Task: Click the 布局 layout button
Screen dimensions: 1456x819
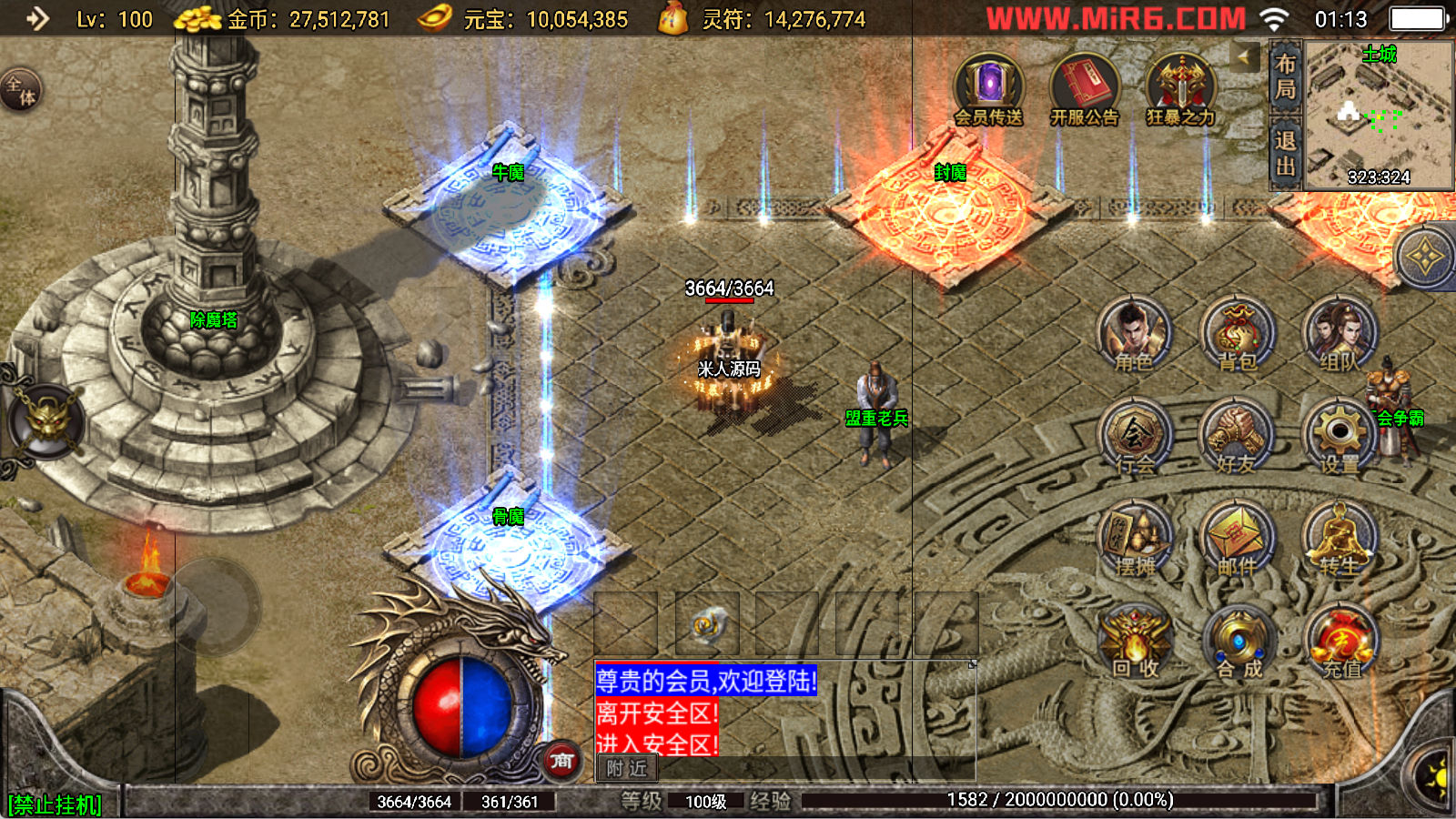Action: pyautogui.click(x=1285, y=76)
